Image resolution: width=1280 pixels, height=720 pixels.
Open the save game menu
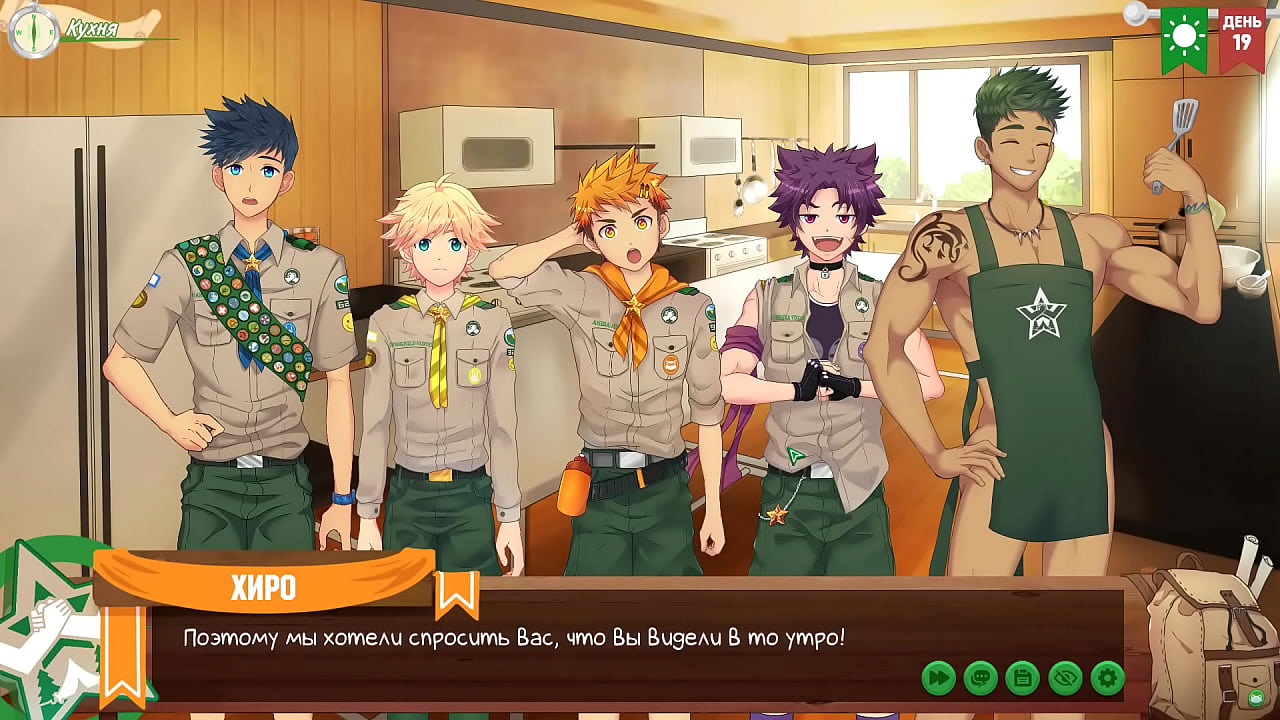point(1023,678)
